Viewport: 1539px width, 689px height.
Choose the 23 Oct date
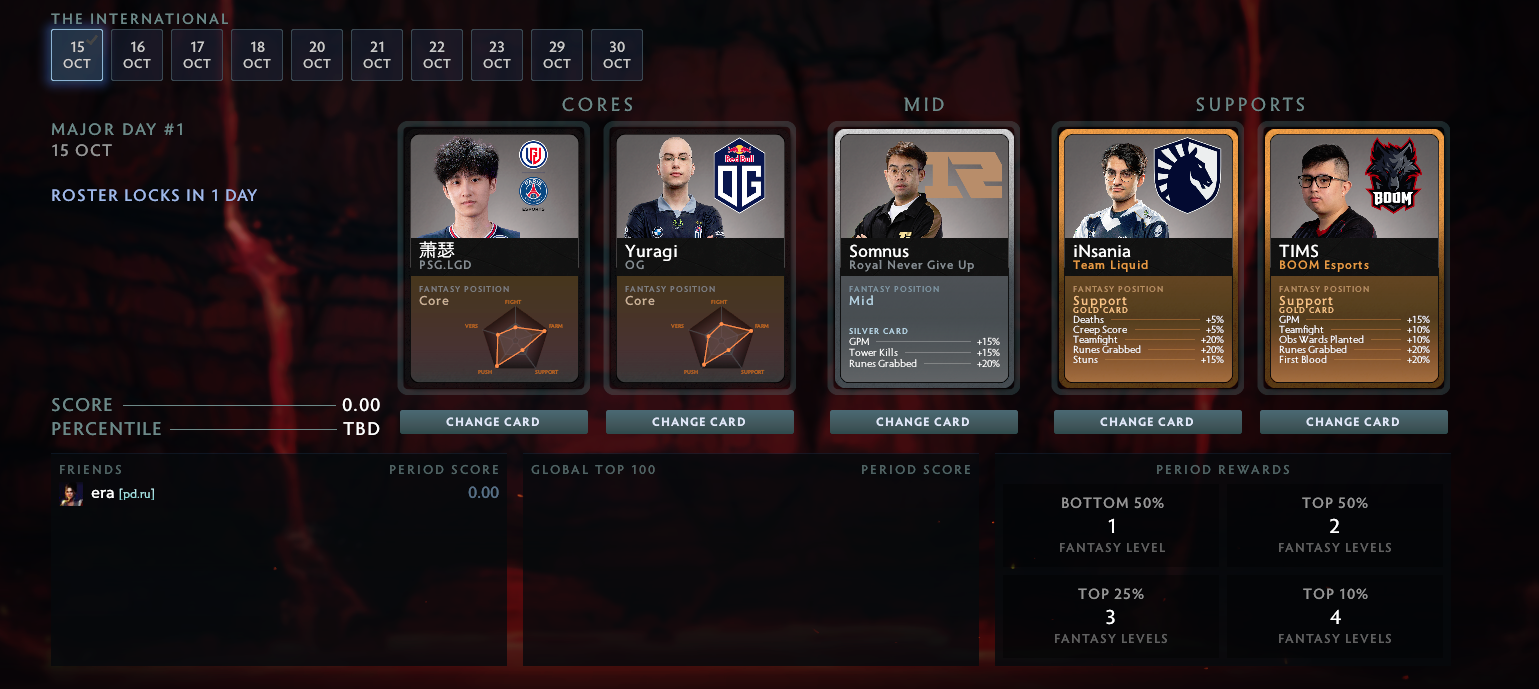tap(497, 55)
